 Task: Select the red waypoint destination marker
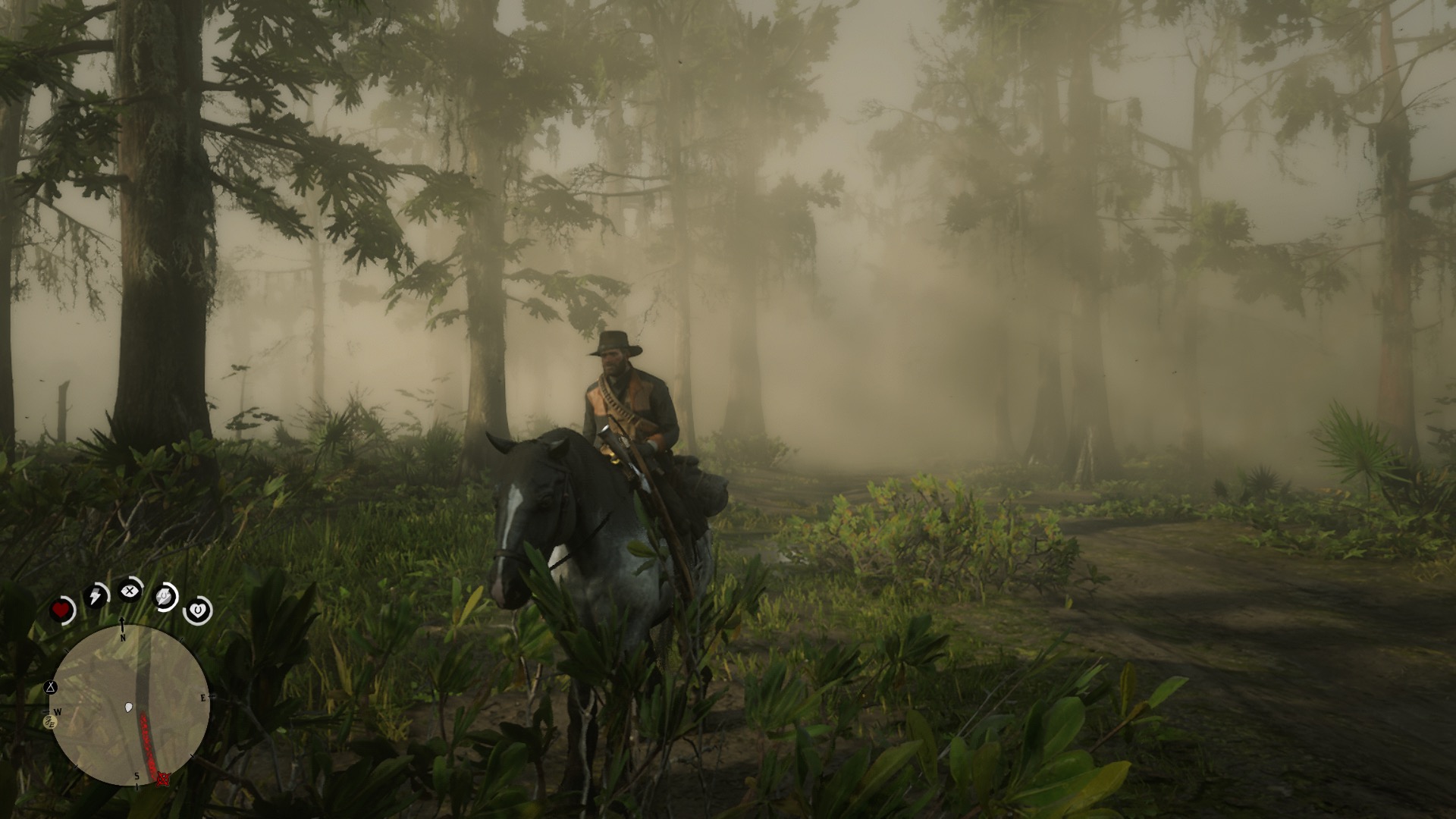(162, 779)
